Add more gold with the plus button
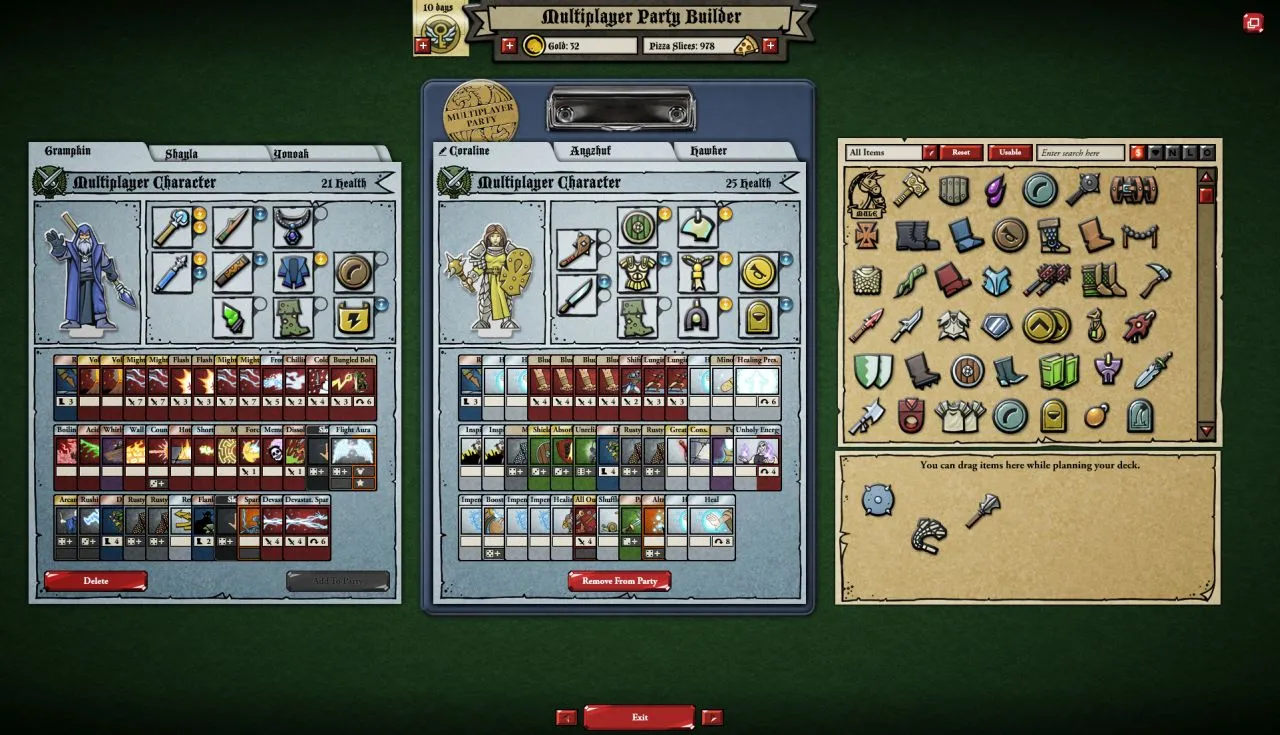This screenshot has width=1280, height=735. point(509,45)
